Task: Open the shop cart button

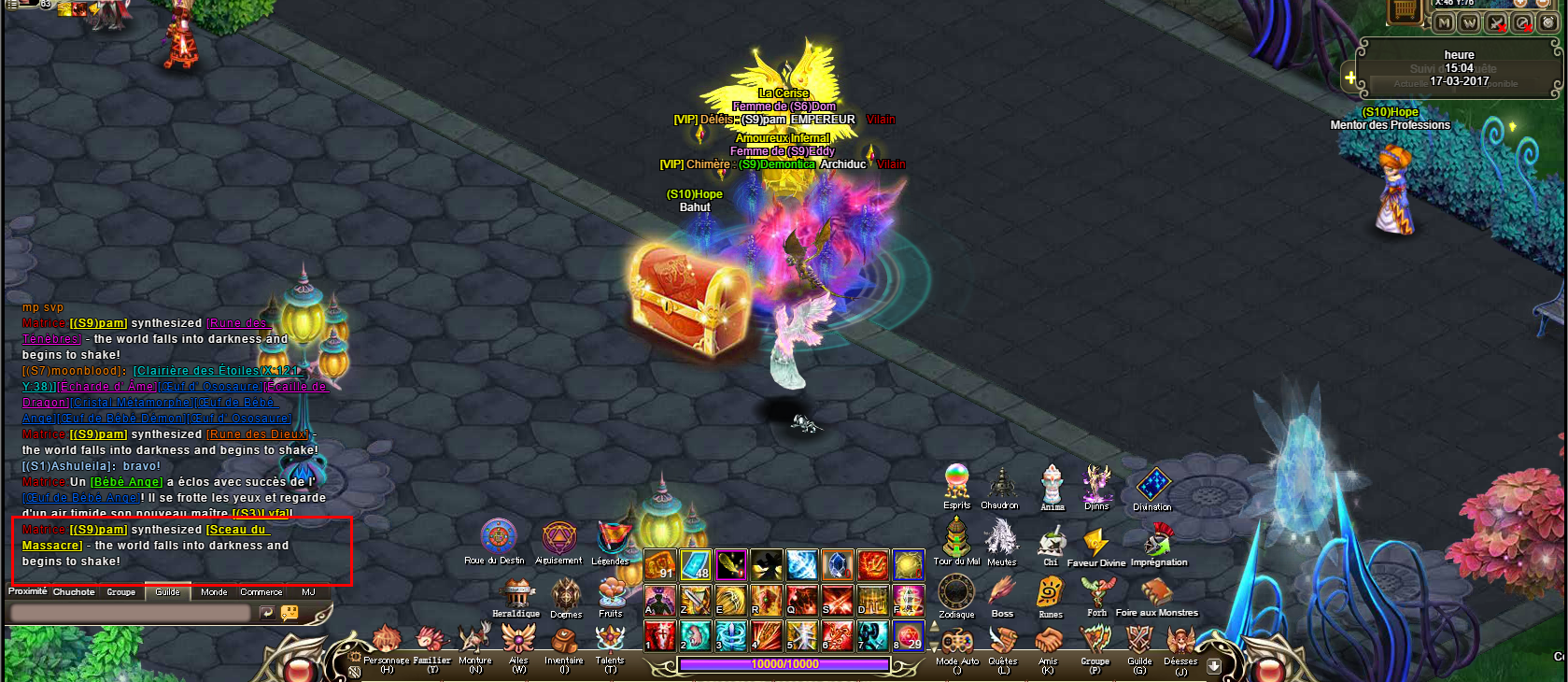Action: 1404,11
